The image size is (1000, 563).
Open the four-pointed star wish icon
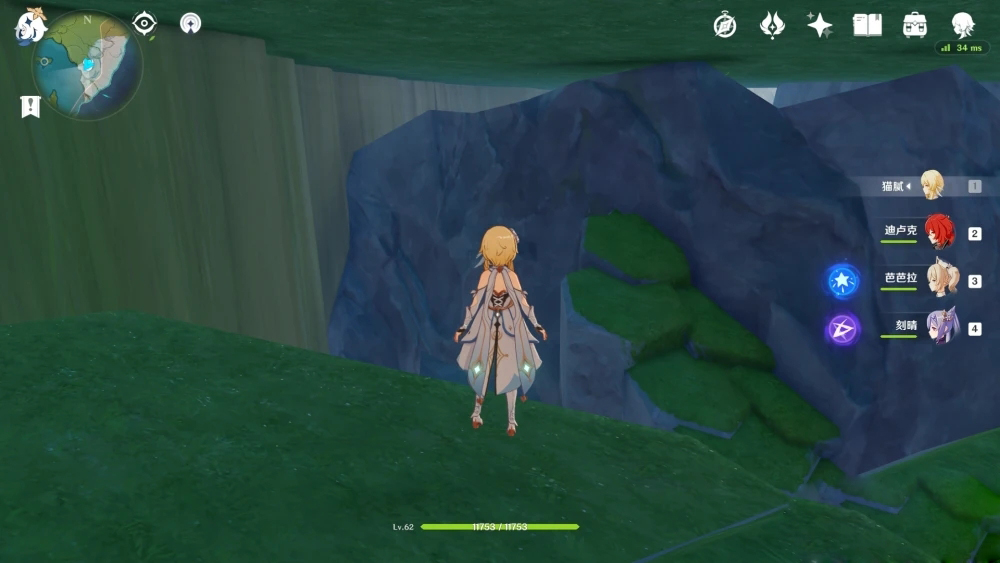coord(820,25)
